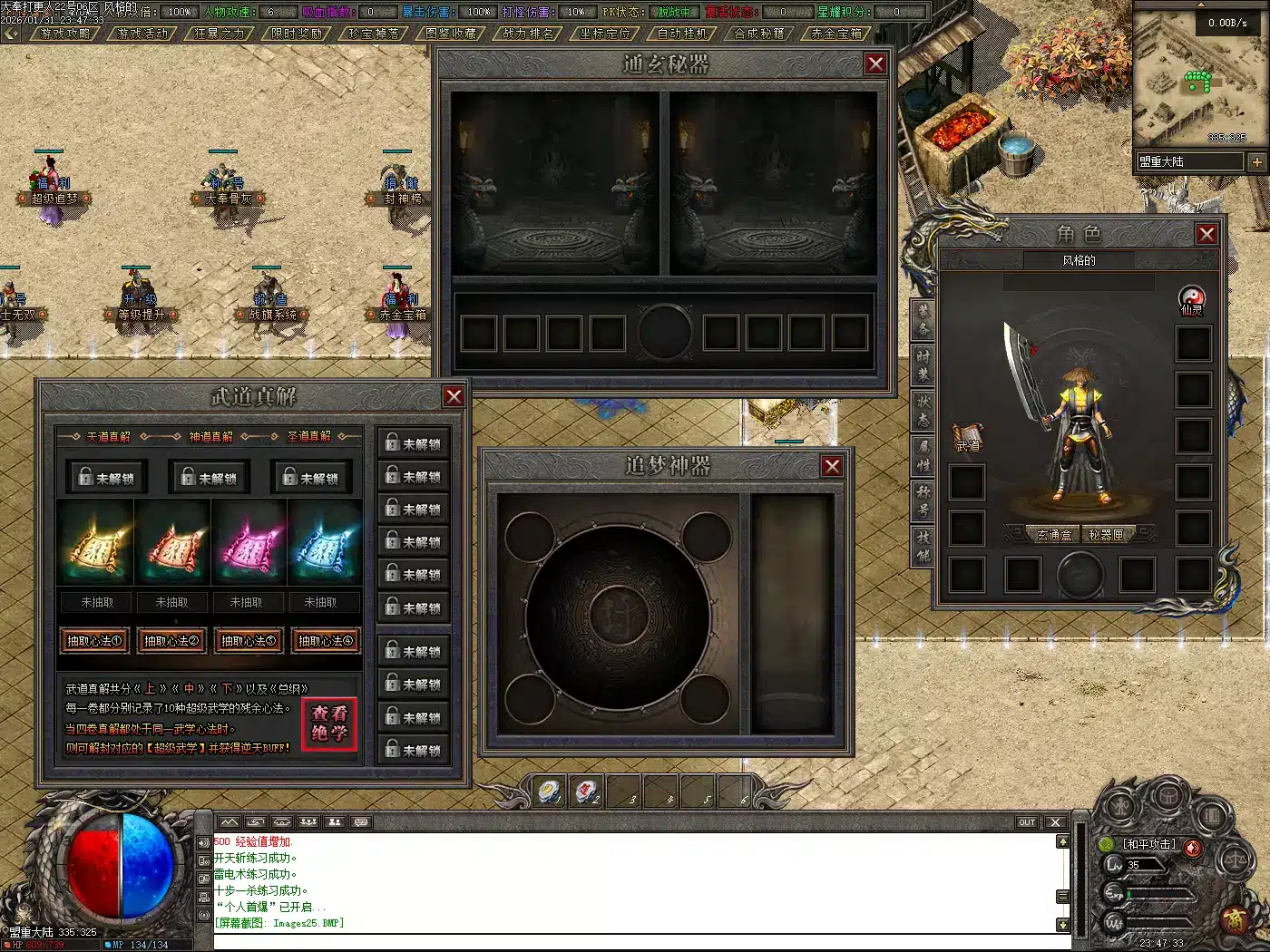Close the 角色 character panel
The height and width of the screenshot is (952, 1270).
coord(1206,234)
